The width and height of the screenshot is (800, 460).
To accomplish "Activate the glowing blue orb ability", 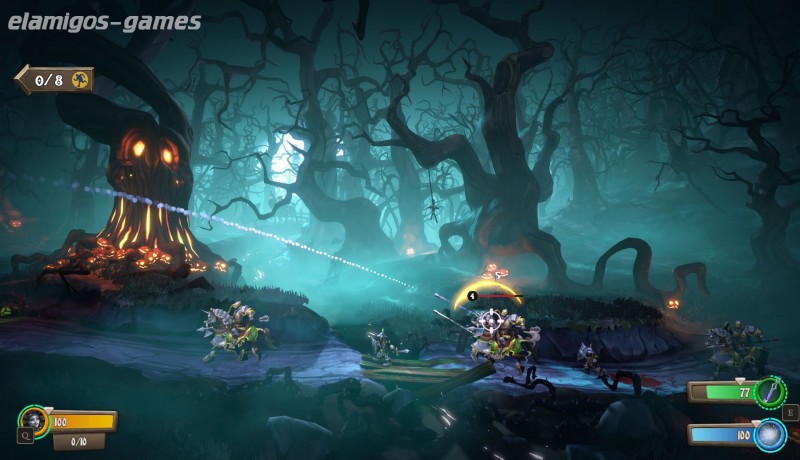I will (x=769, y=435).
